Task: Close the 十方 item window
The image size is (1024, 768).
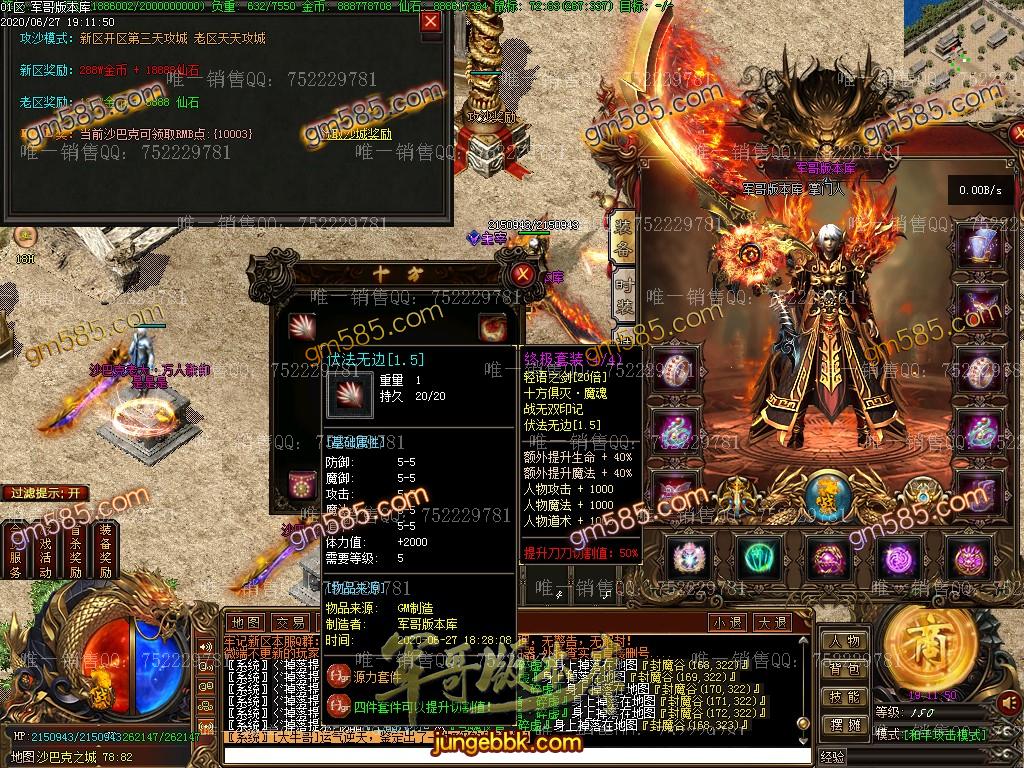Action: tap(521, 274)
